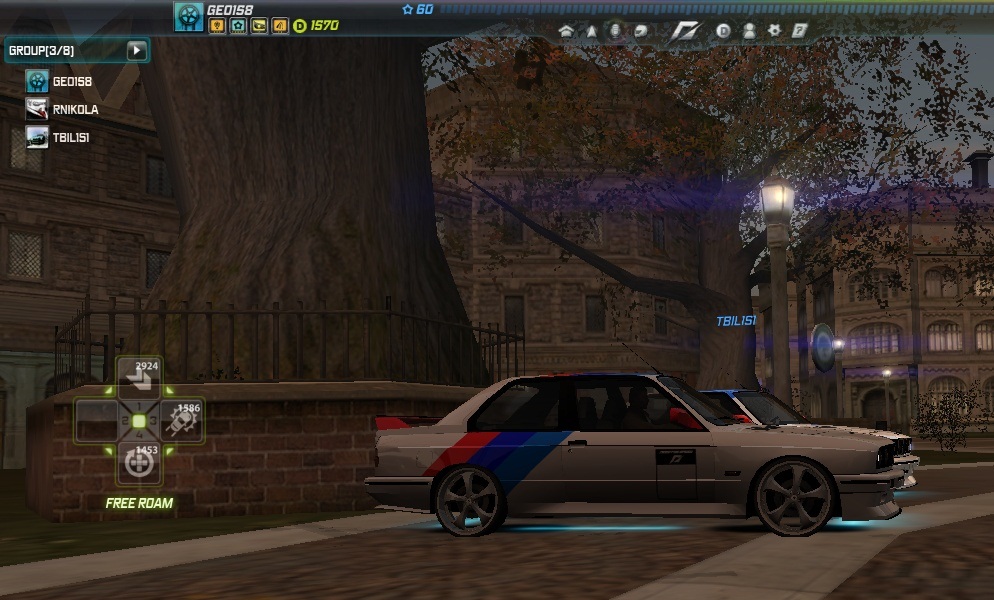The image size is (994, 600).
Task: Open the safehouse home icon
Action: (567, 31)
